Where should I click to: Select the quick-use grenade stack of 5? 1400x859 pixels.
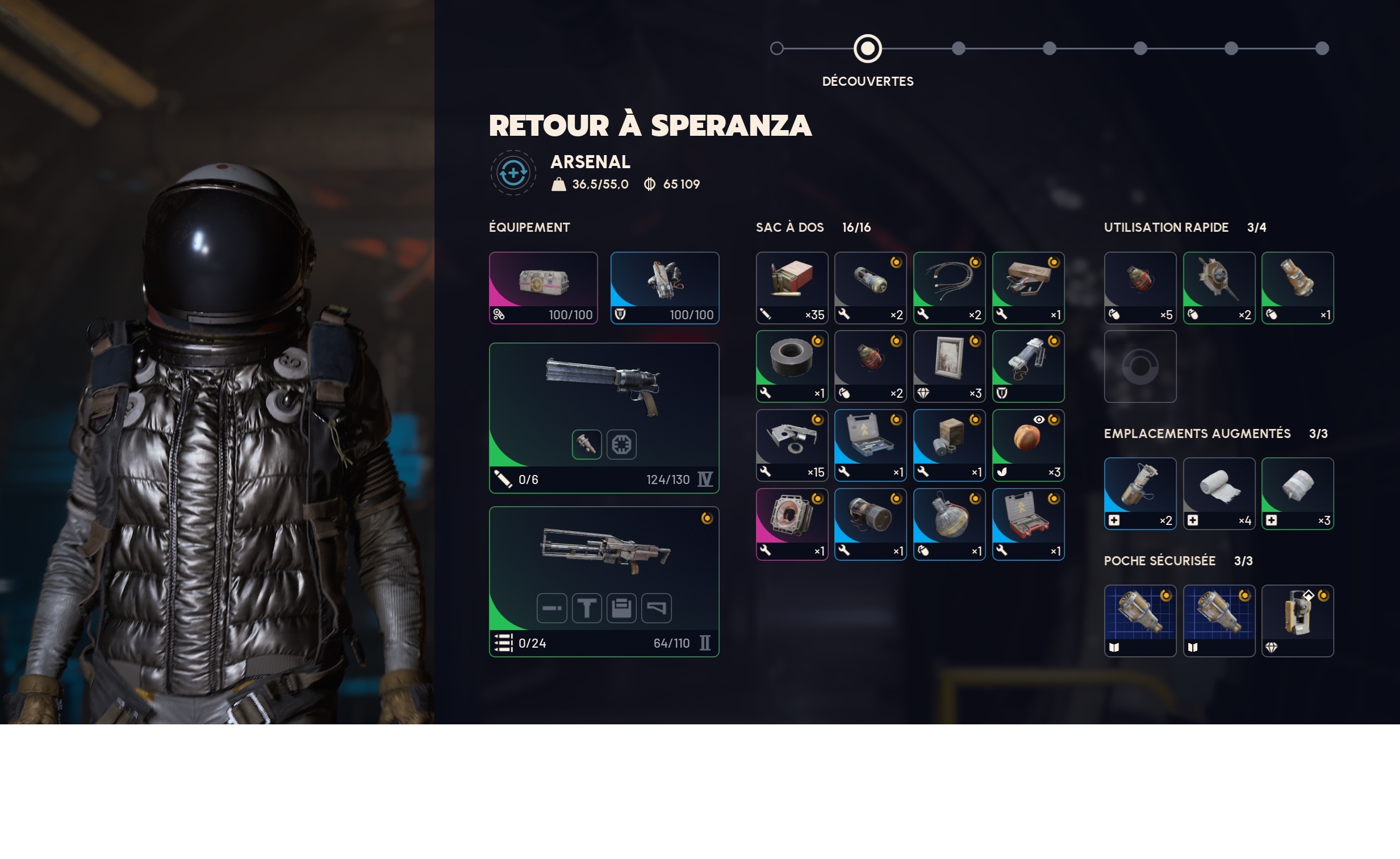[x=1140, y=287]
